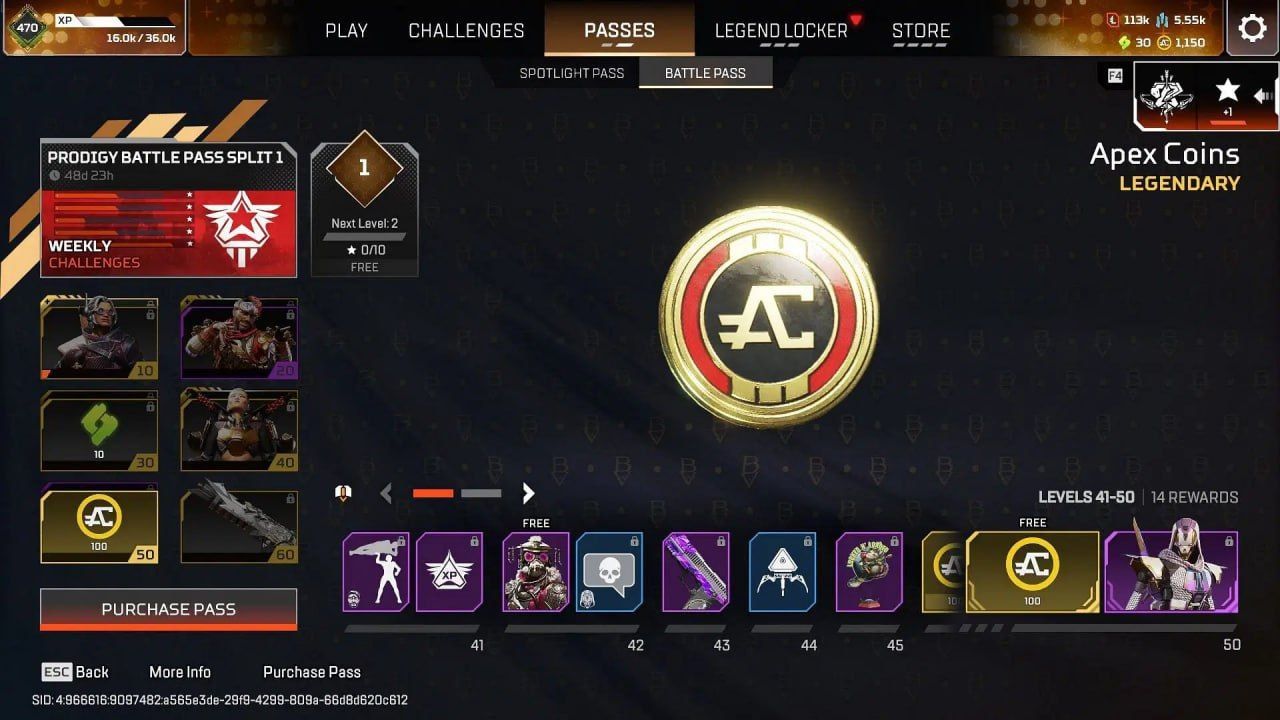Mute the audio icon in the top-right popup
1280x720 pixels.
pyautogui.click(x=1263, y=95)
